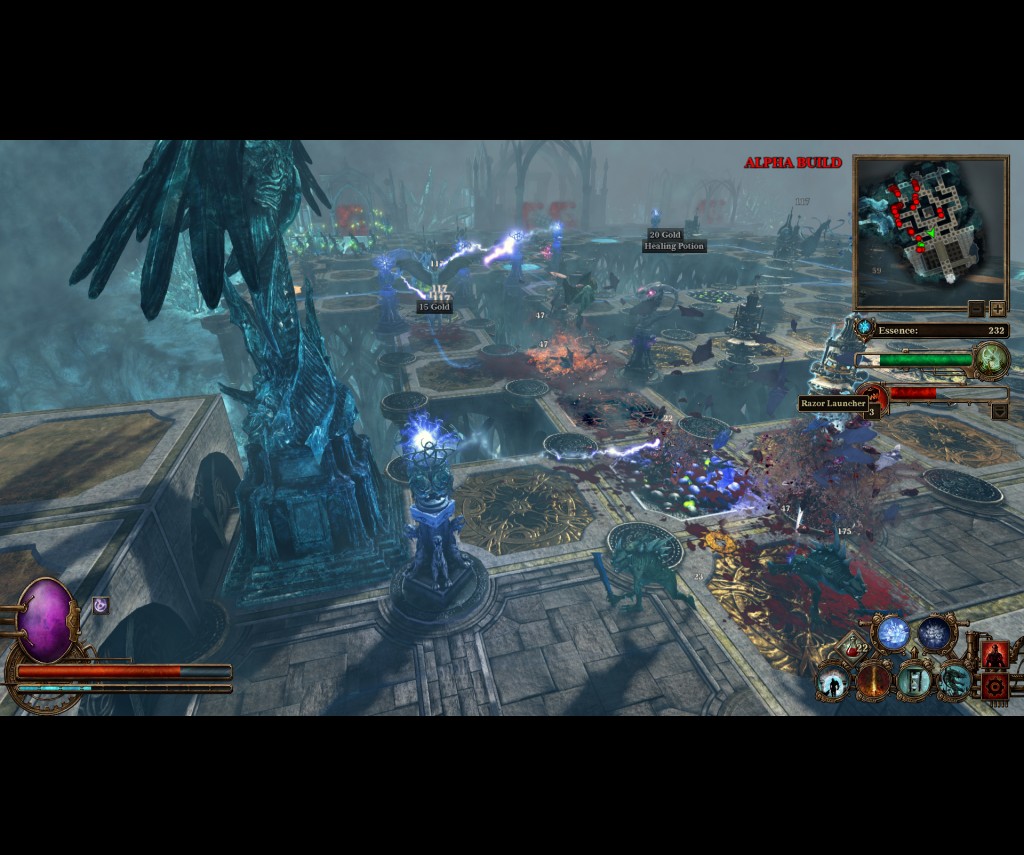Trigger the teal dragon creature skill

955,682
